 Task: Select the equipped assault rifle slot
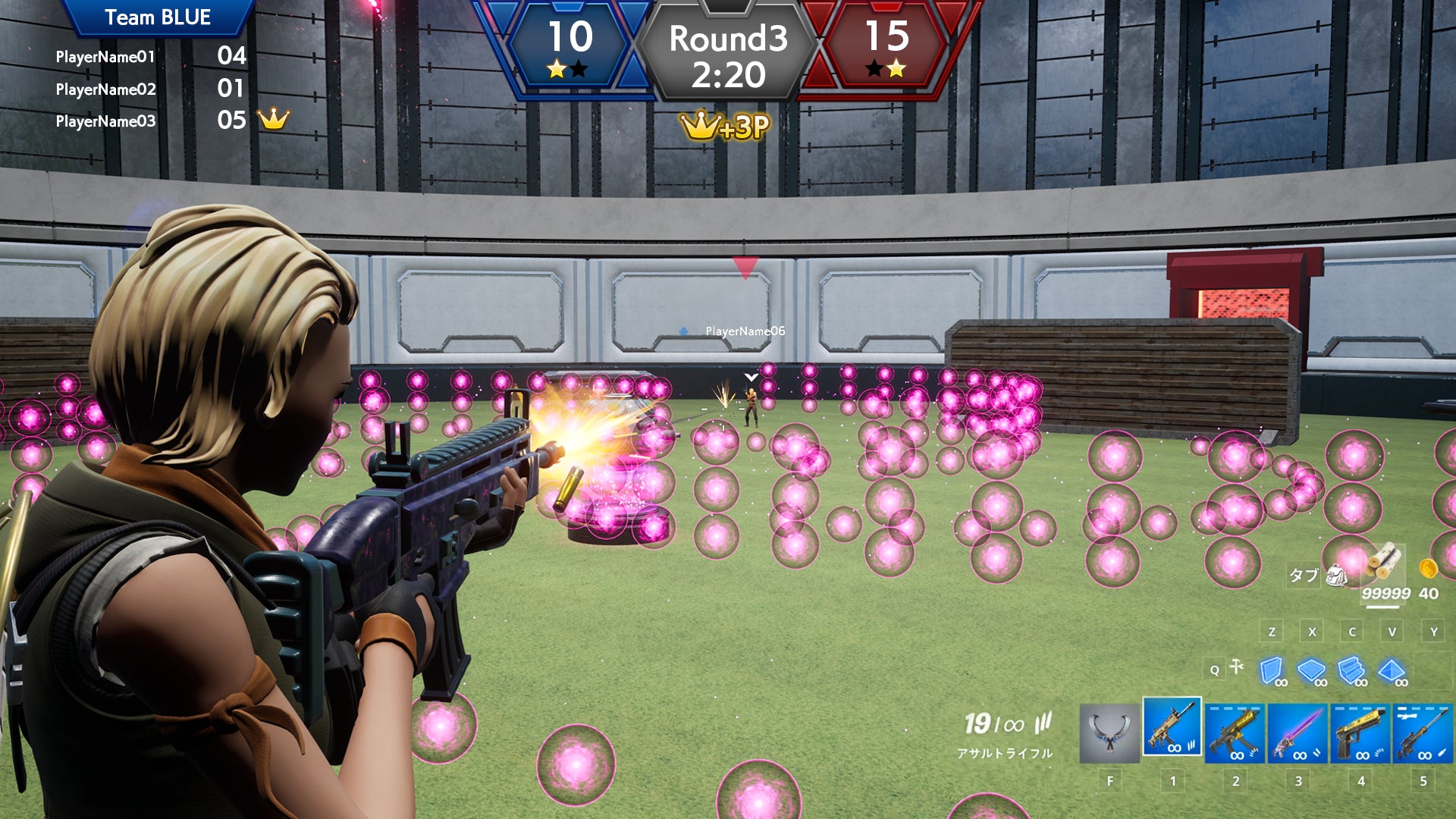(1172, 727)
